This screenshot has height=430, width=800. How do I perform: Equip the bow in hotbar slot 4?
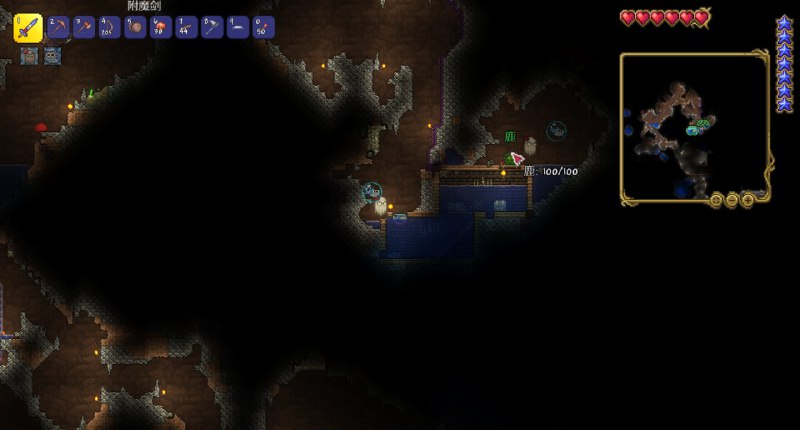click(109, 28)
